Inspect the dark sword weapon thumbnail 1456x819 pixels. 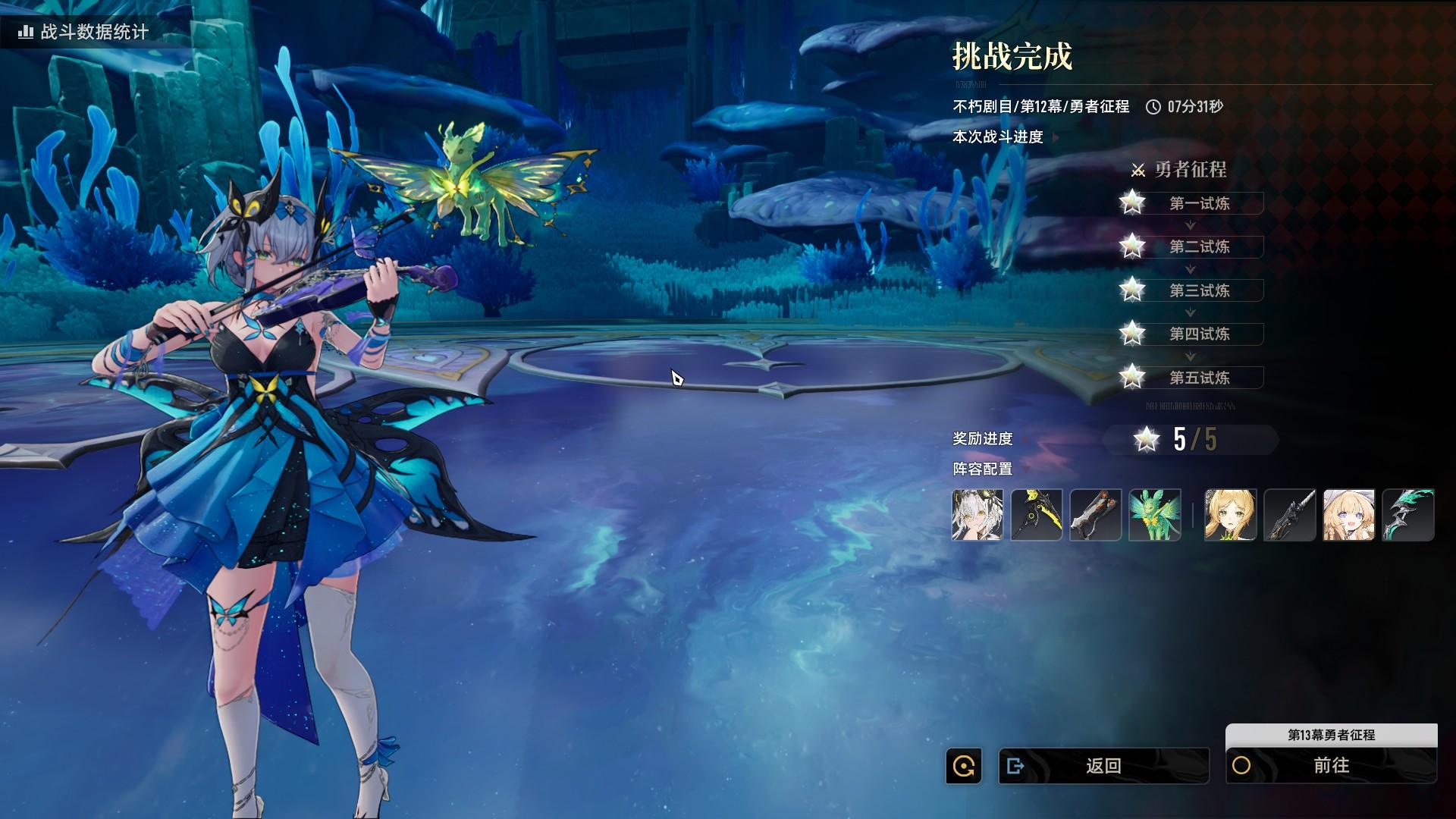[1290, 515]
